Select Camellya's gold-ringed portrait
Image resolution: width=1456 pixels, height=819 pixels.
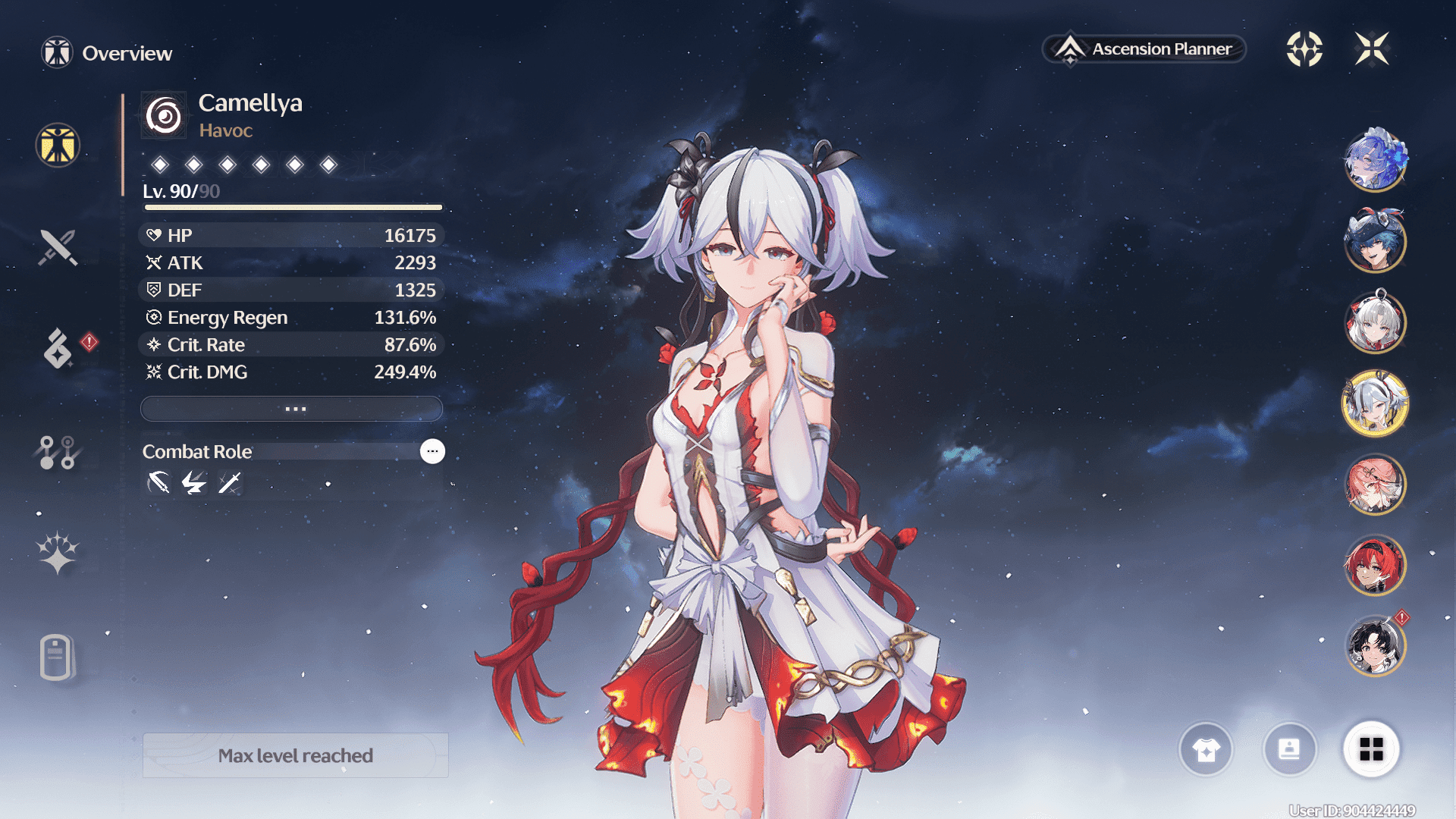(1375, 403)
